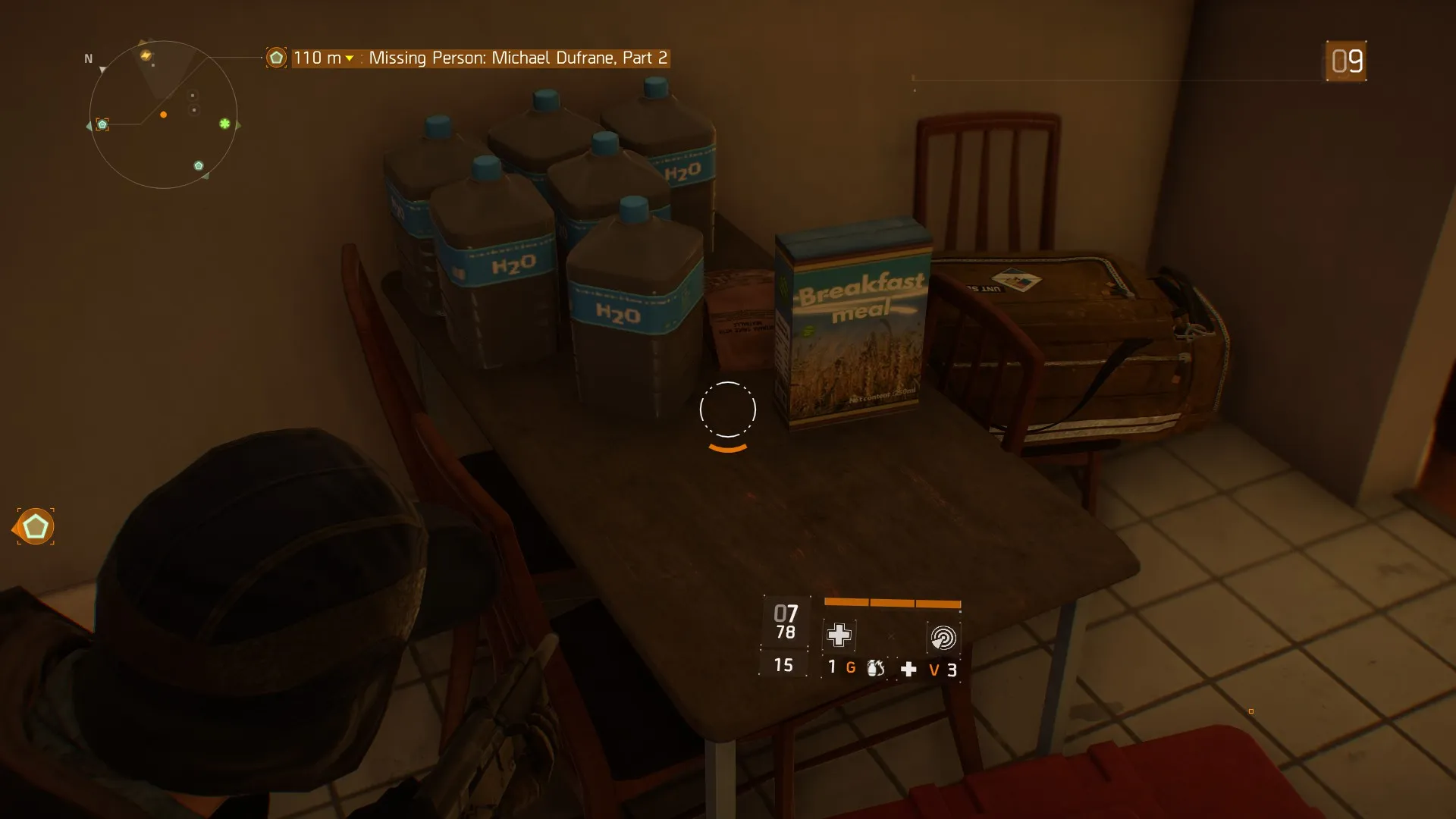Open the circular minimap
The height and width of the screenshot is (819, 1456).
[163, 115]
